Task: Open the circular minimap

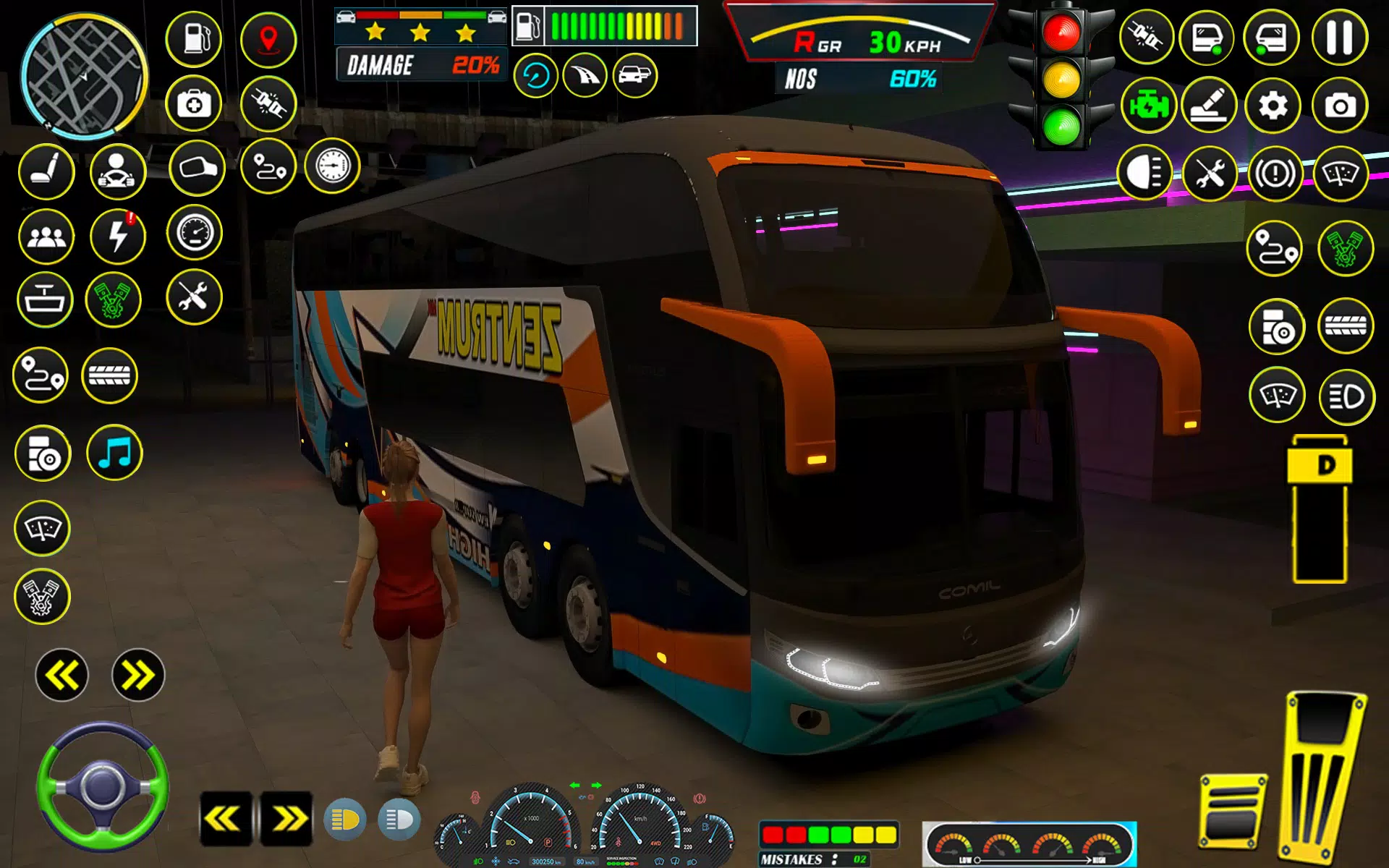Action: pyautogui.click(x=84, y=76)
